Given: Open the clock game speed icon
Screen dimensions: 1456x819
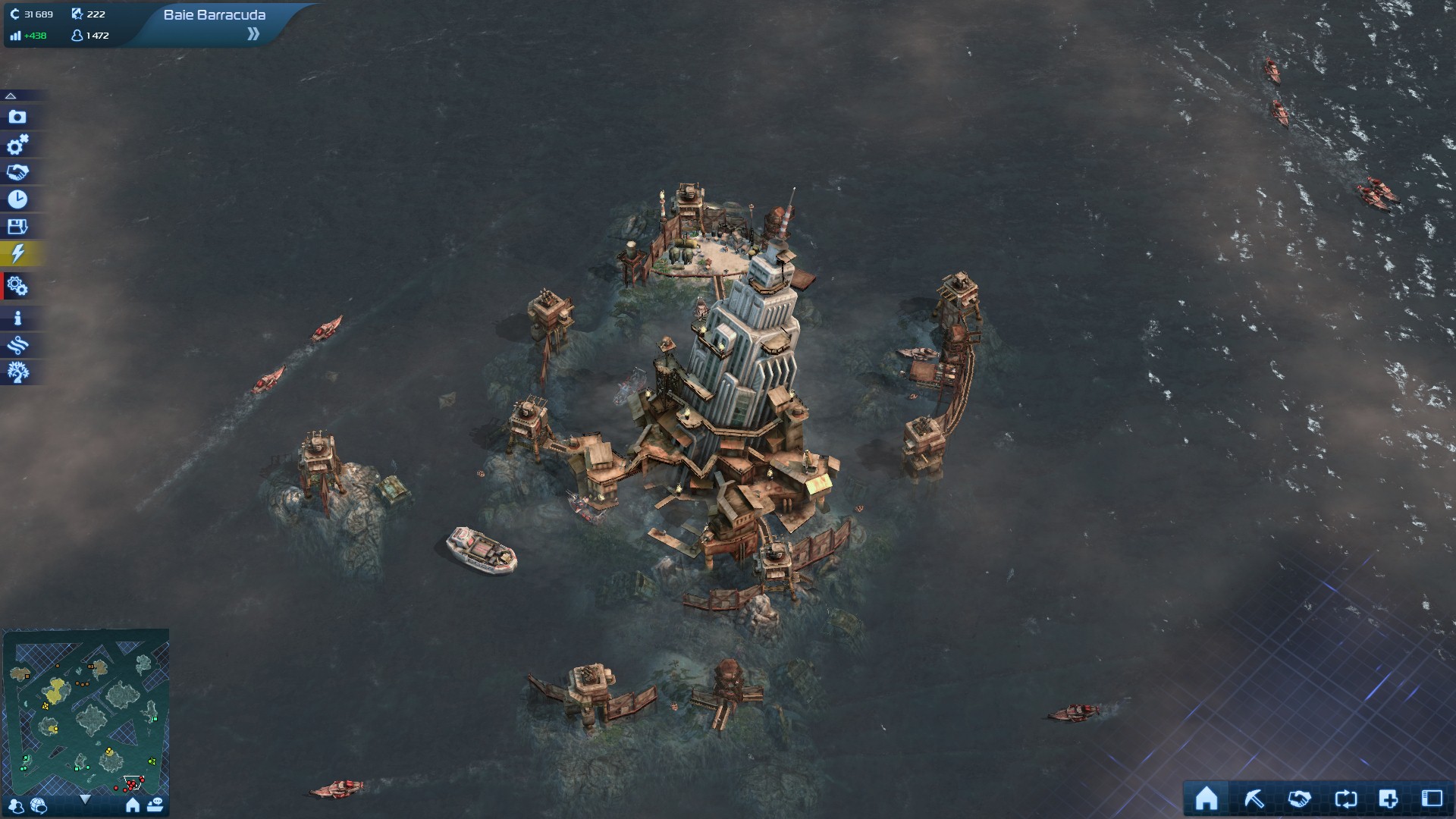Looking at the screenshot, I should click(17, 199).
